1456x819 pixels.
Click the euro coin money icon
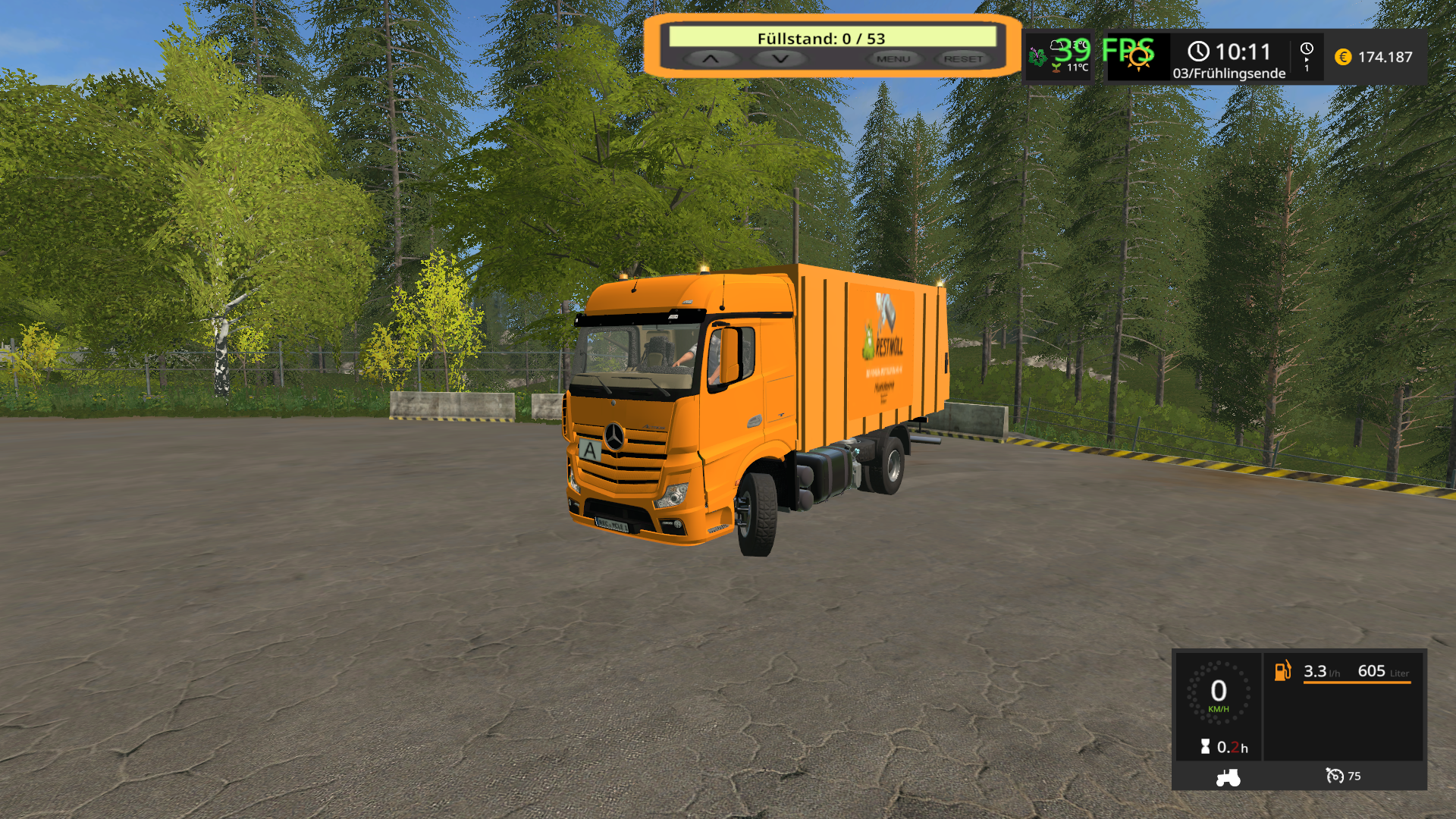pos(1343,57)
